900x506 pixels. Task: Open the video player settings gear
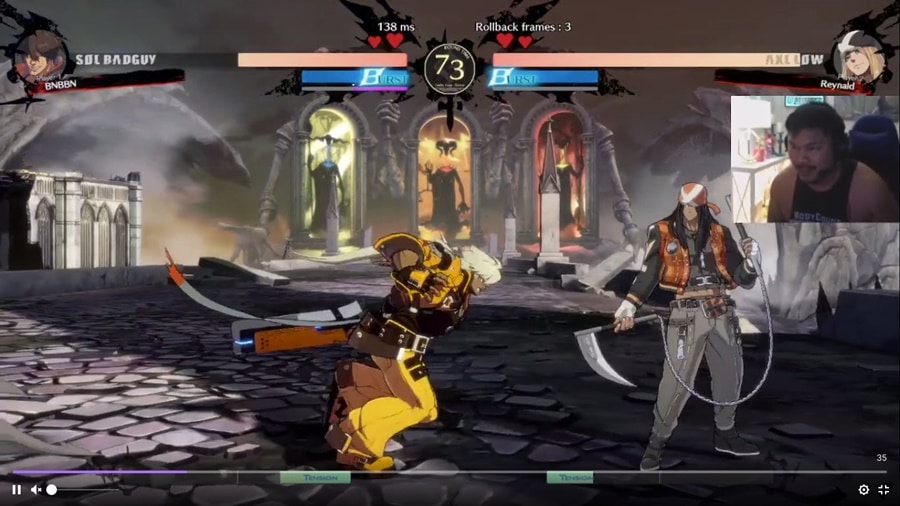(x=864, y=490)
